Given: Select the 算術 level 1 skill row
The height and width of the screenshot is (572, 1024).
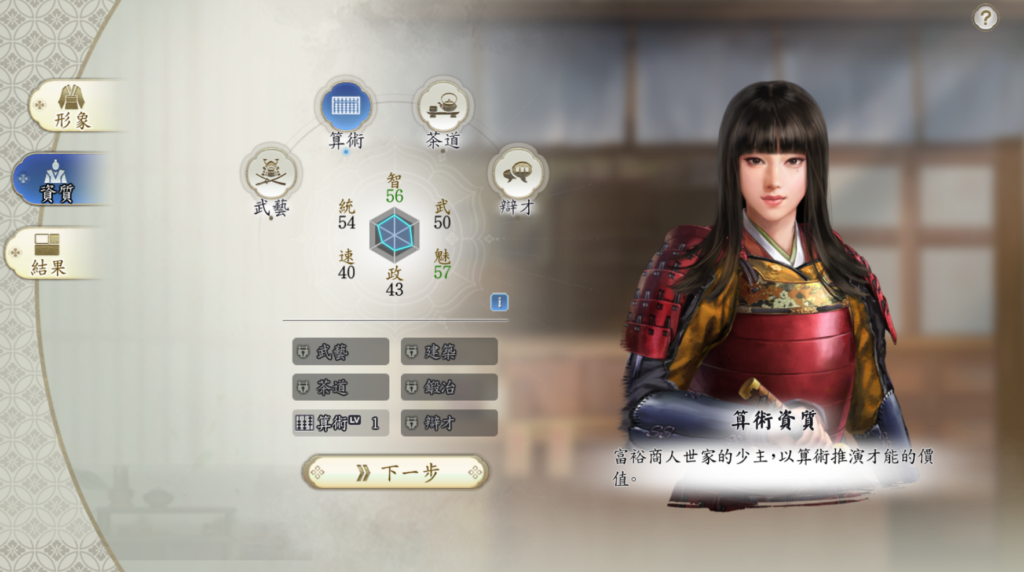Looking at the screenshot, I should (x=340, y=423).
